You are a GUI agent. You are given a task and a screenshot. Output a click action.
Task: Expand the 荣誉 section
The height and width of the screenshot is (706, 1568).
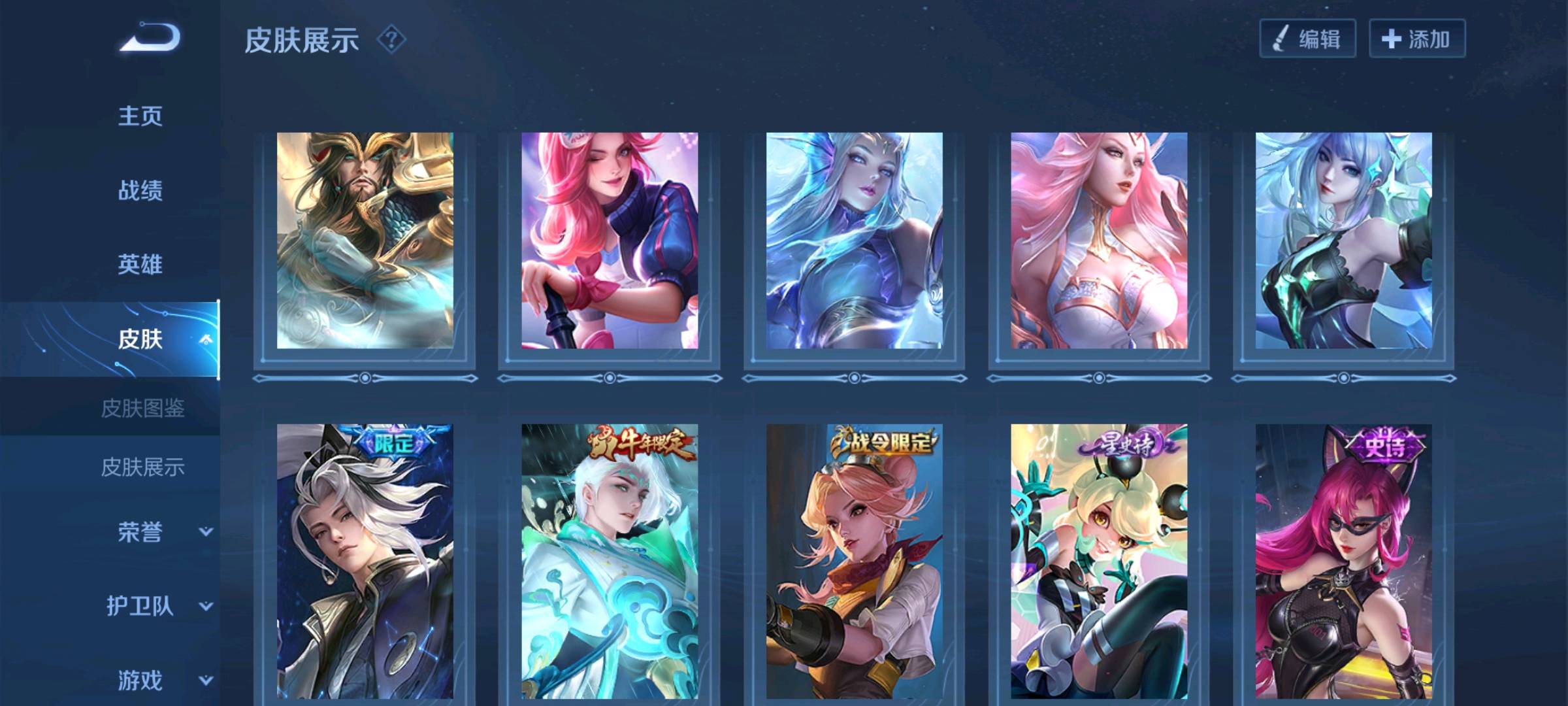(163, 532)
